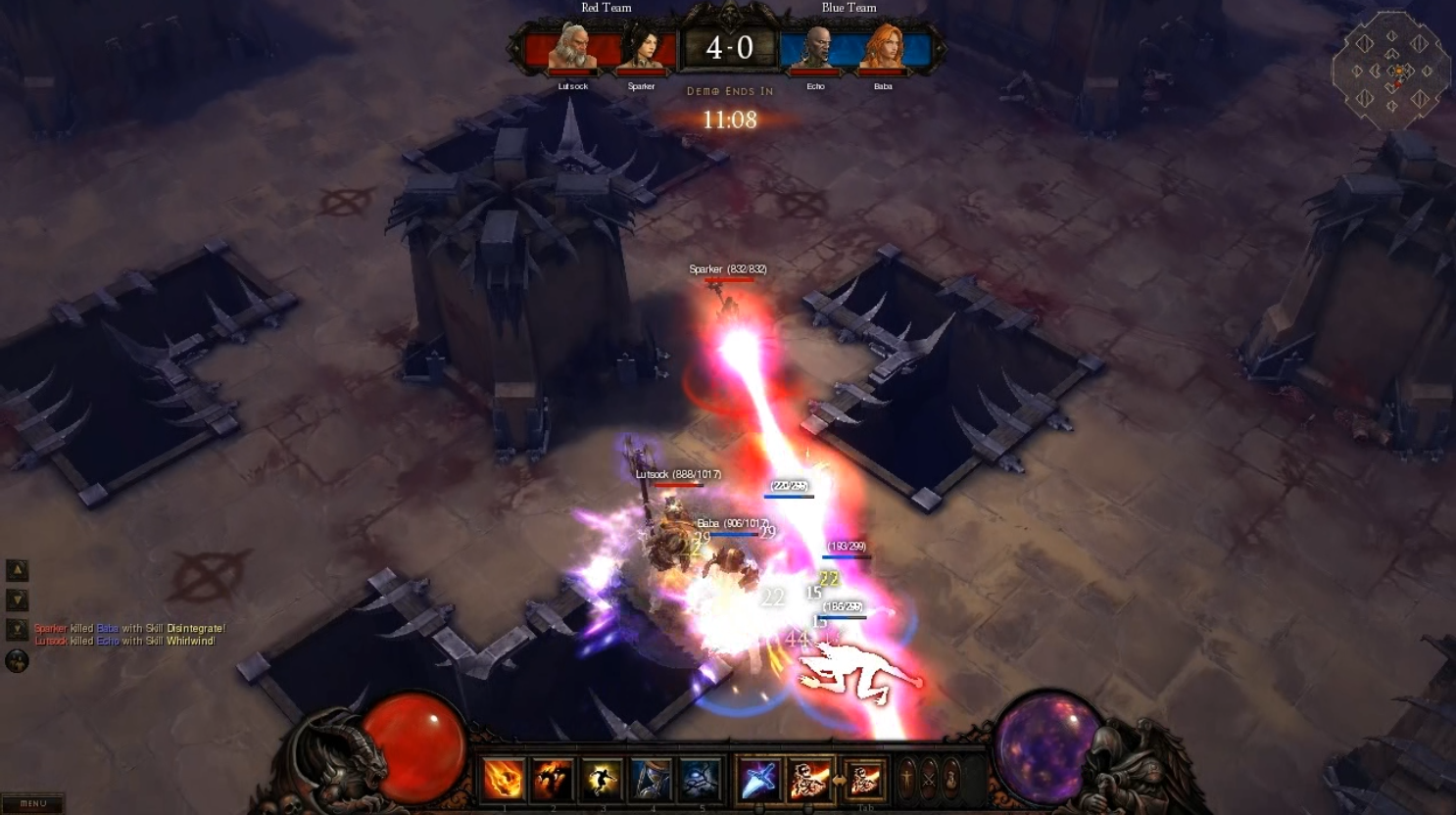
Task: Choose Echo's portrait on Blue Team
Action: (815, 49)
